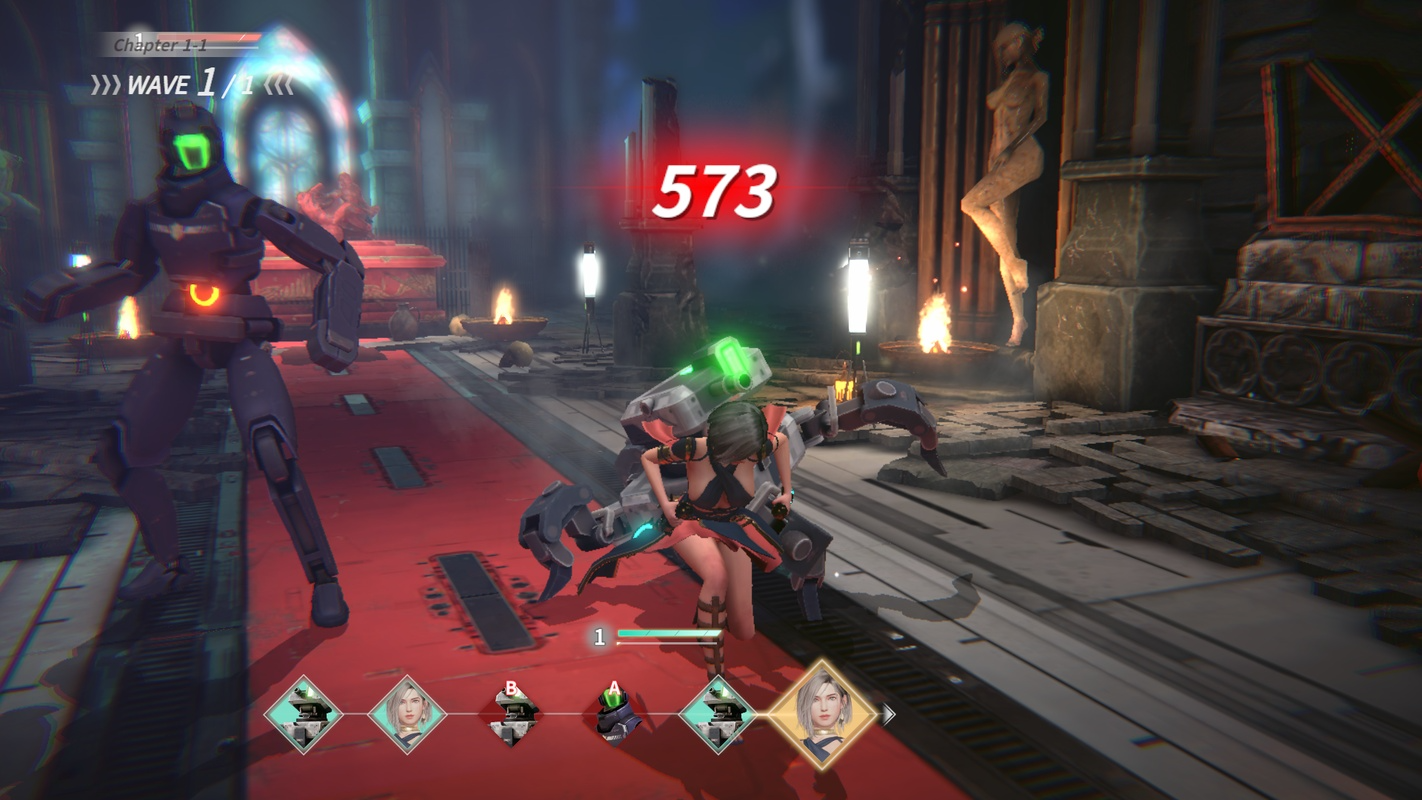Image resolution: width=1422 pixels, height=800 pixels.
Task: Select the Chapter 1-1 header
Action: point(160,45)
